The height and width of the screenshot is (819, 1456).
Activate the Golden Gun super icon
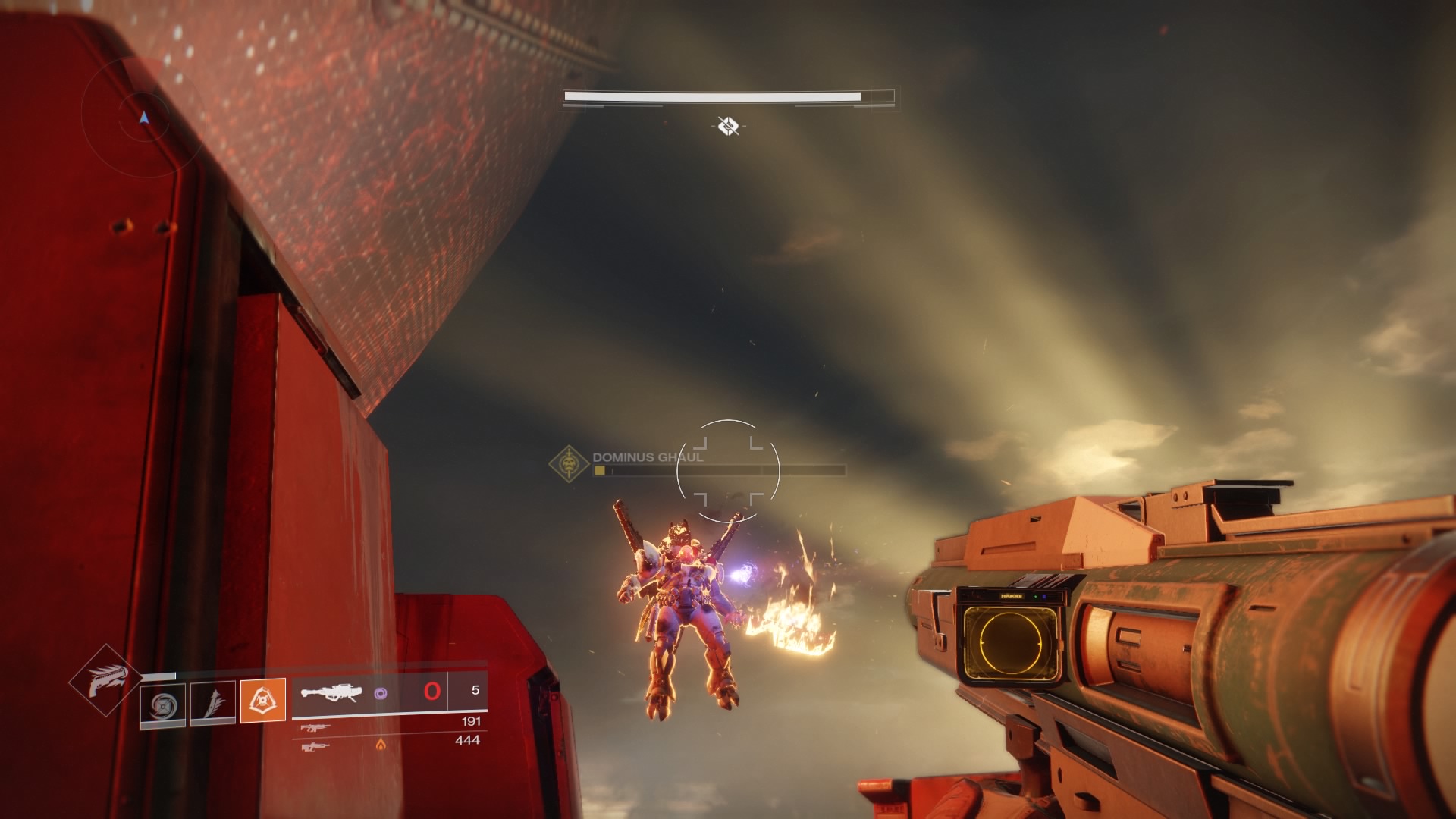[x=104, y=679]
